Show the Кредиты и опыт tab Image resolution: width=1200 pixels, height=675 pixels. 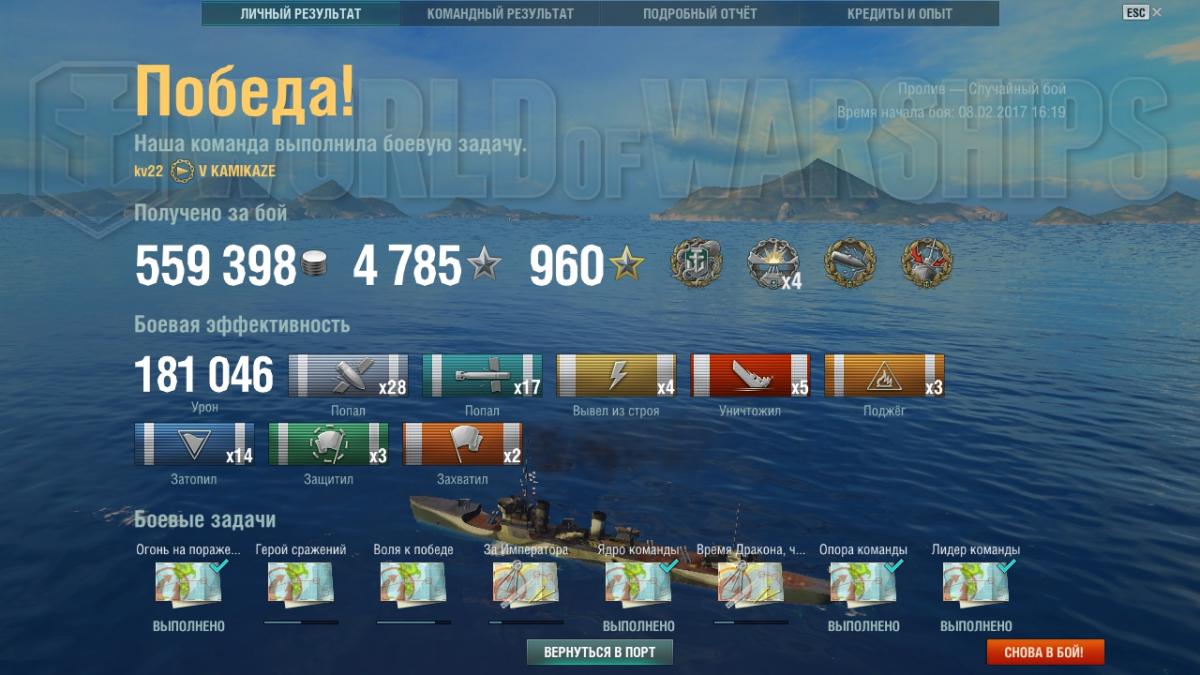pyautogui.click(x=899, y=14)
